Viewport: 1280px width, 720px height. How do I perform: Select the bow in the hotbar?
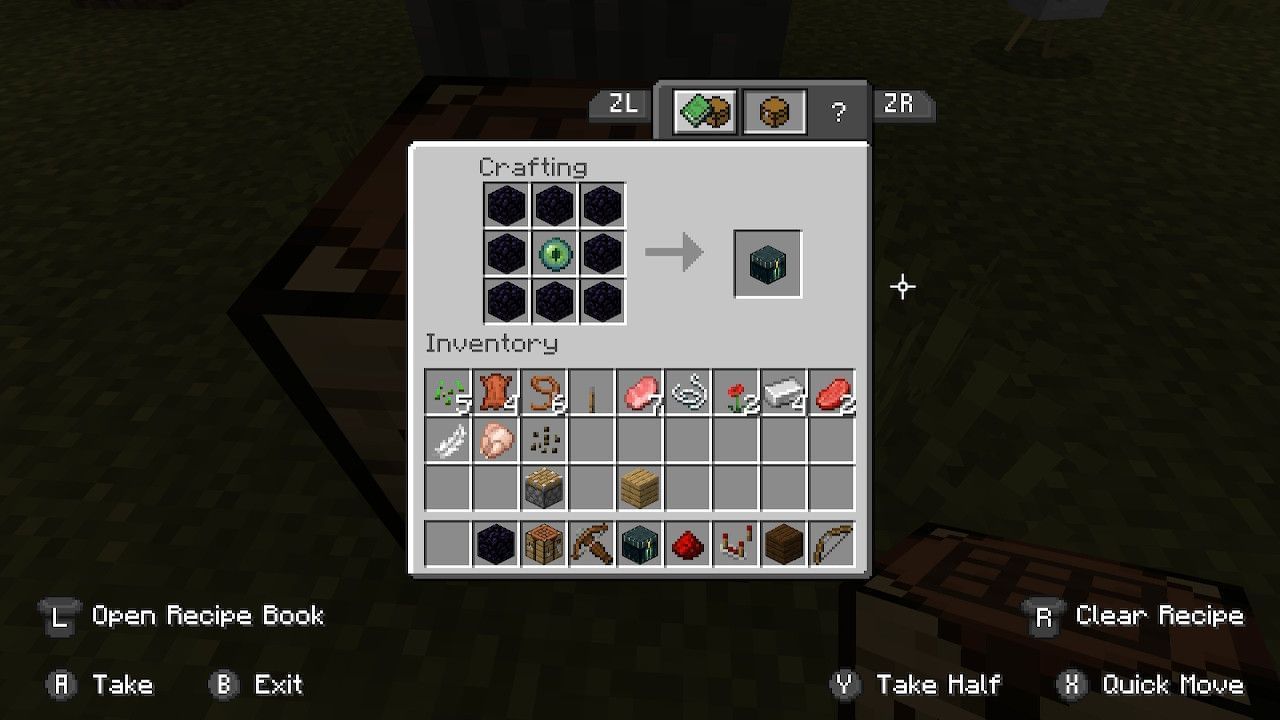[833, 542]
